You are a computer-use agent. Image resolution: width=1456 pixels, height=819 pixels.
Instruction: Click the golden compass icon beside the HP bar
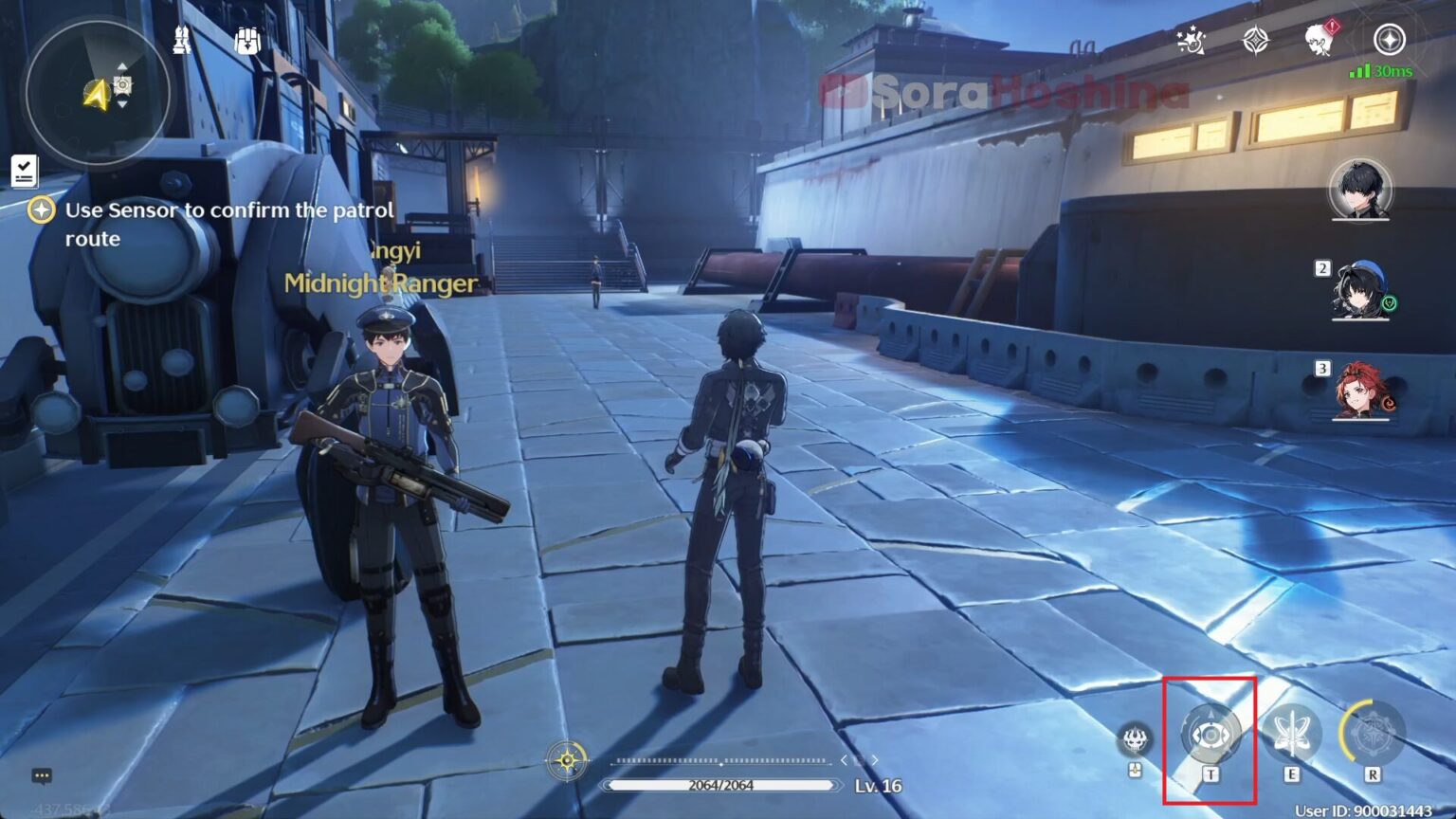pos(567,760)
